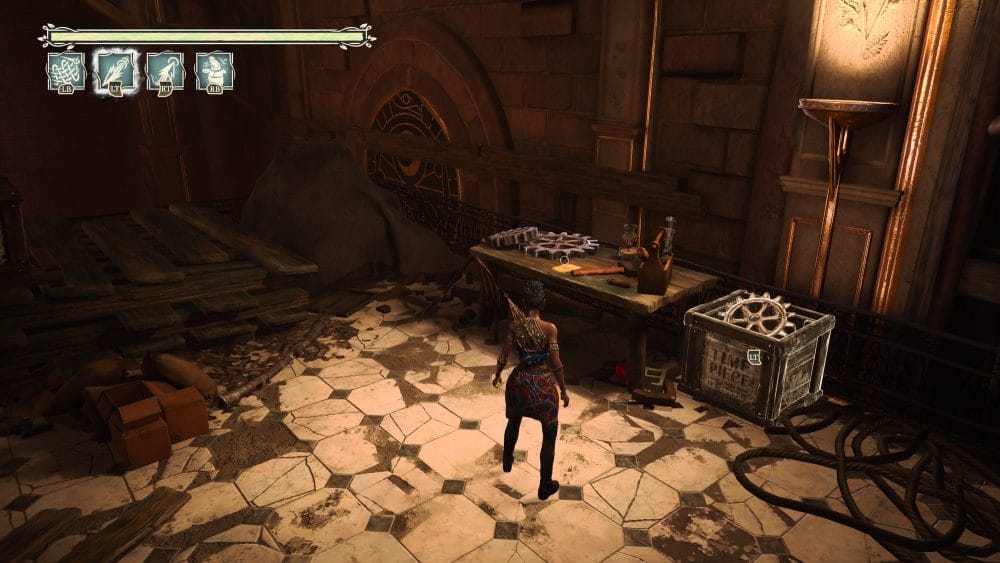Select the woven knot ability icon
This screenshot has width=1000, height=563.
click(65, 72)
